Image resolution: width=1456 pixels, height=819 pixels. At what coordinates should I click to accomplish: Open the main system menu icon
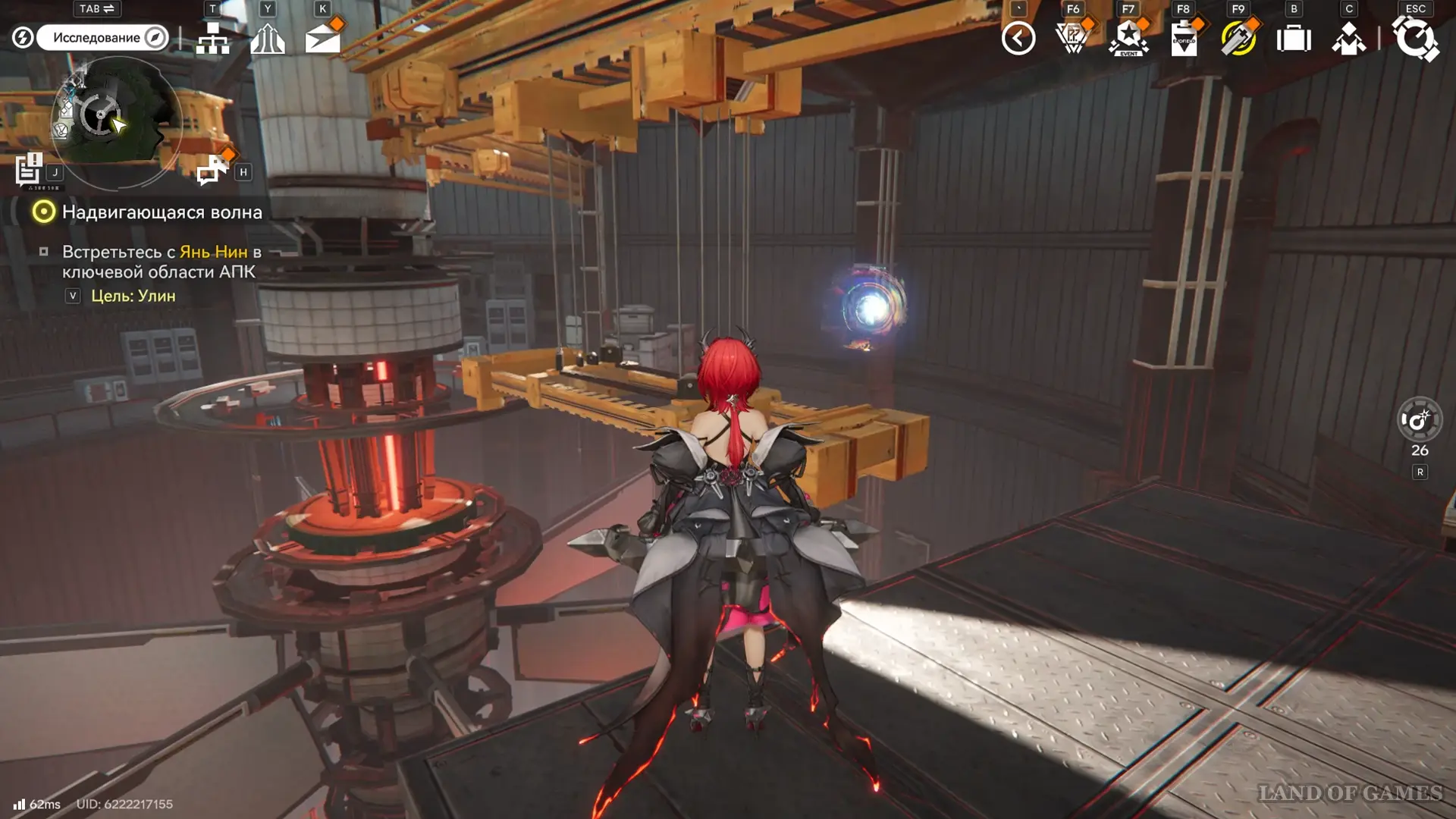1415,38
